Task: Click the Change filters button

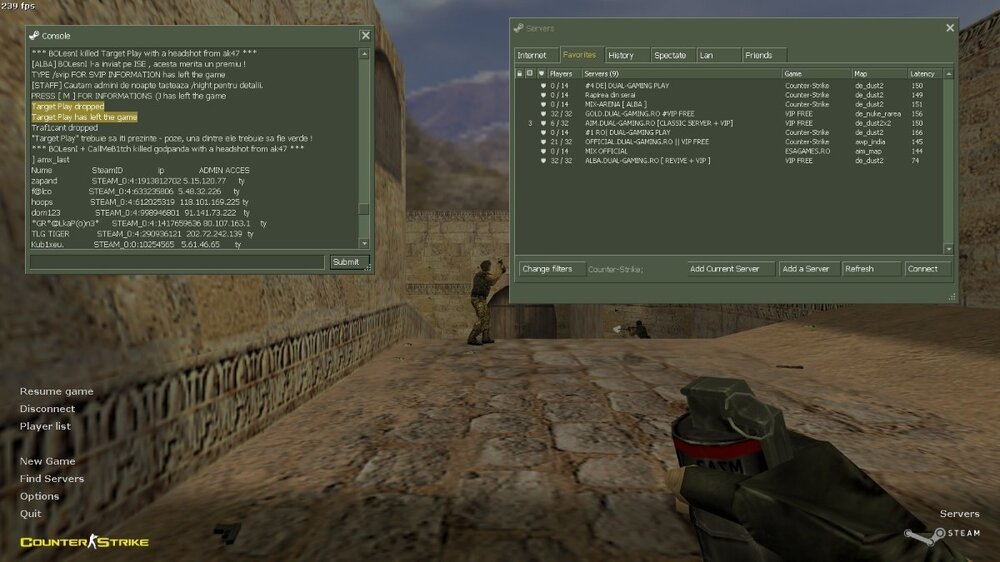Action: point(547,269)
